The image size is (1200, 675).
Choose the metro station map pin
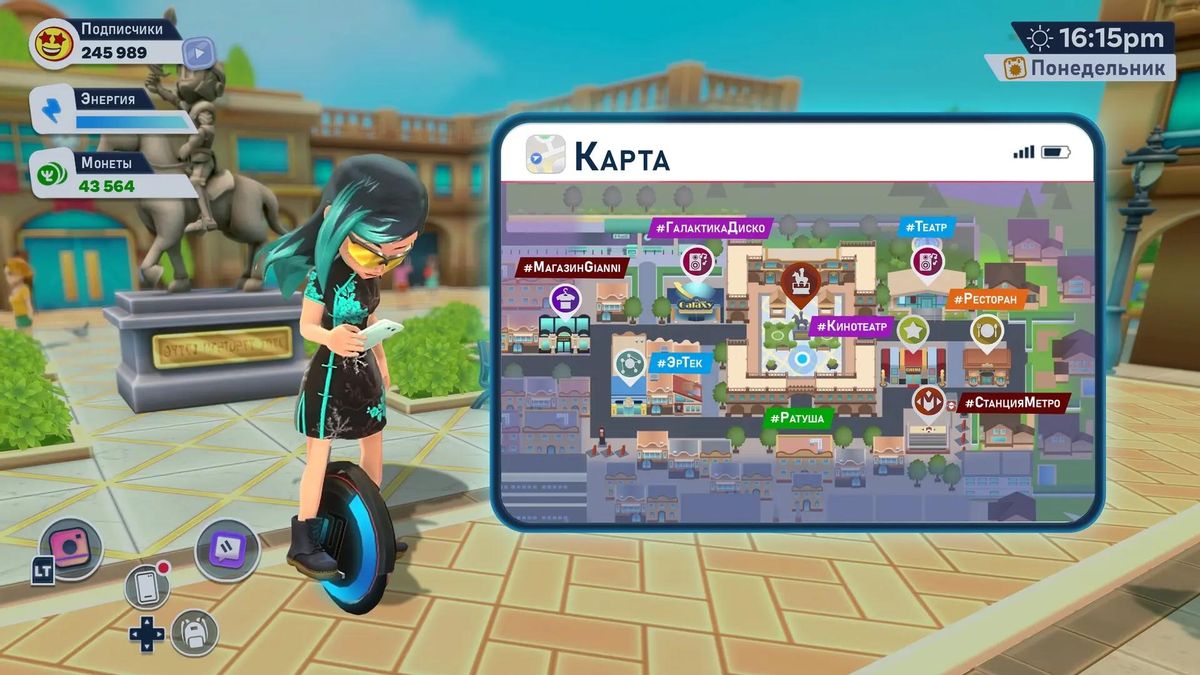pos(928,402)
